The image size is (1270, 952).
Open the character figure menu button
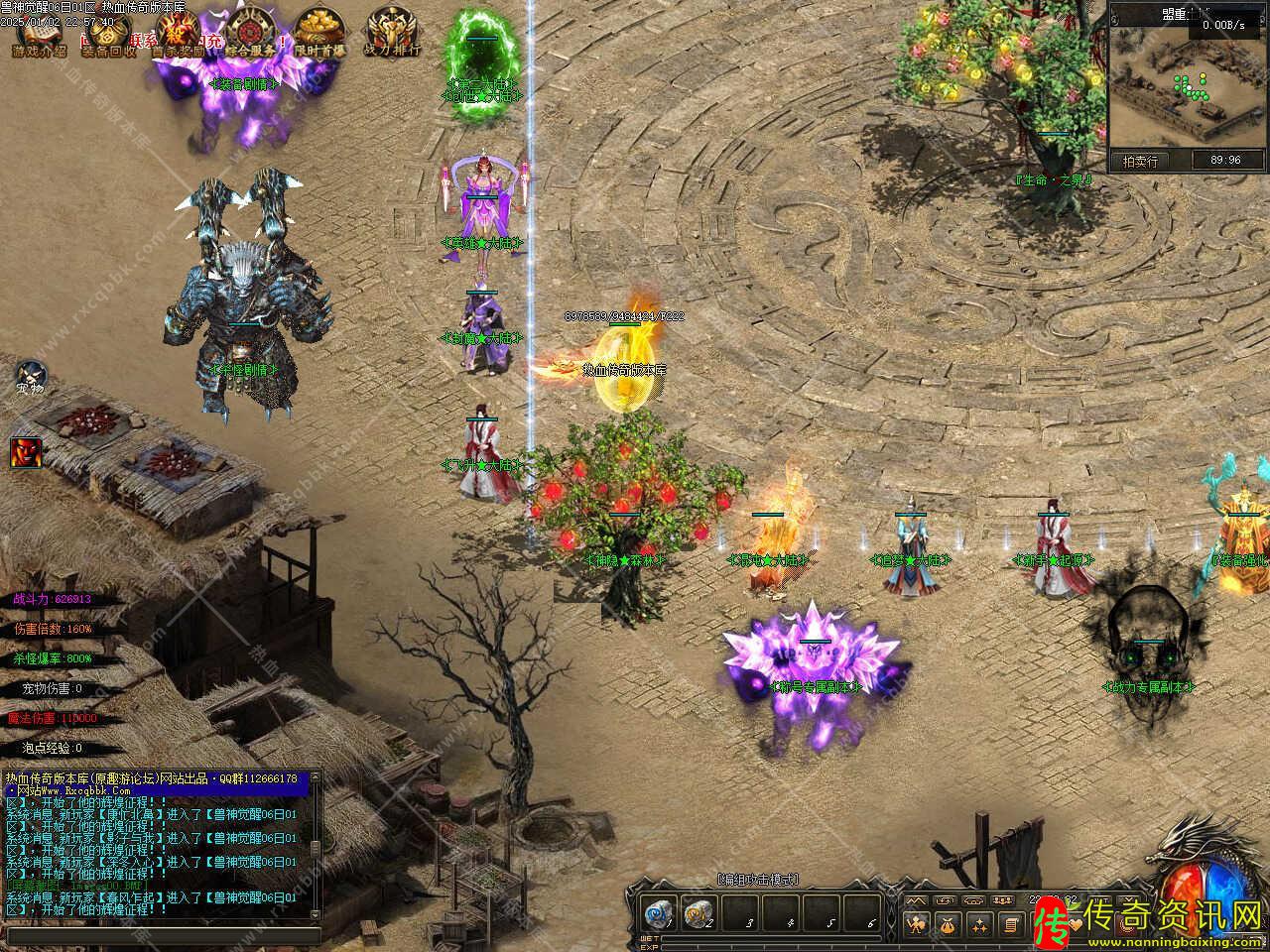[x=916, y=925]
